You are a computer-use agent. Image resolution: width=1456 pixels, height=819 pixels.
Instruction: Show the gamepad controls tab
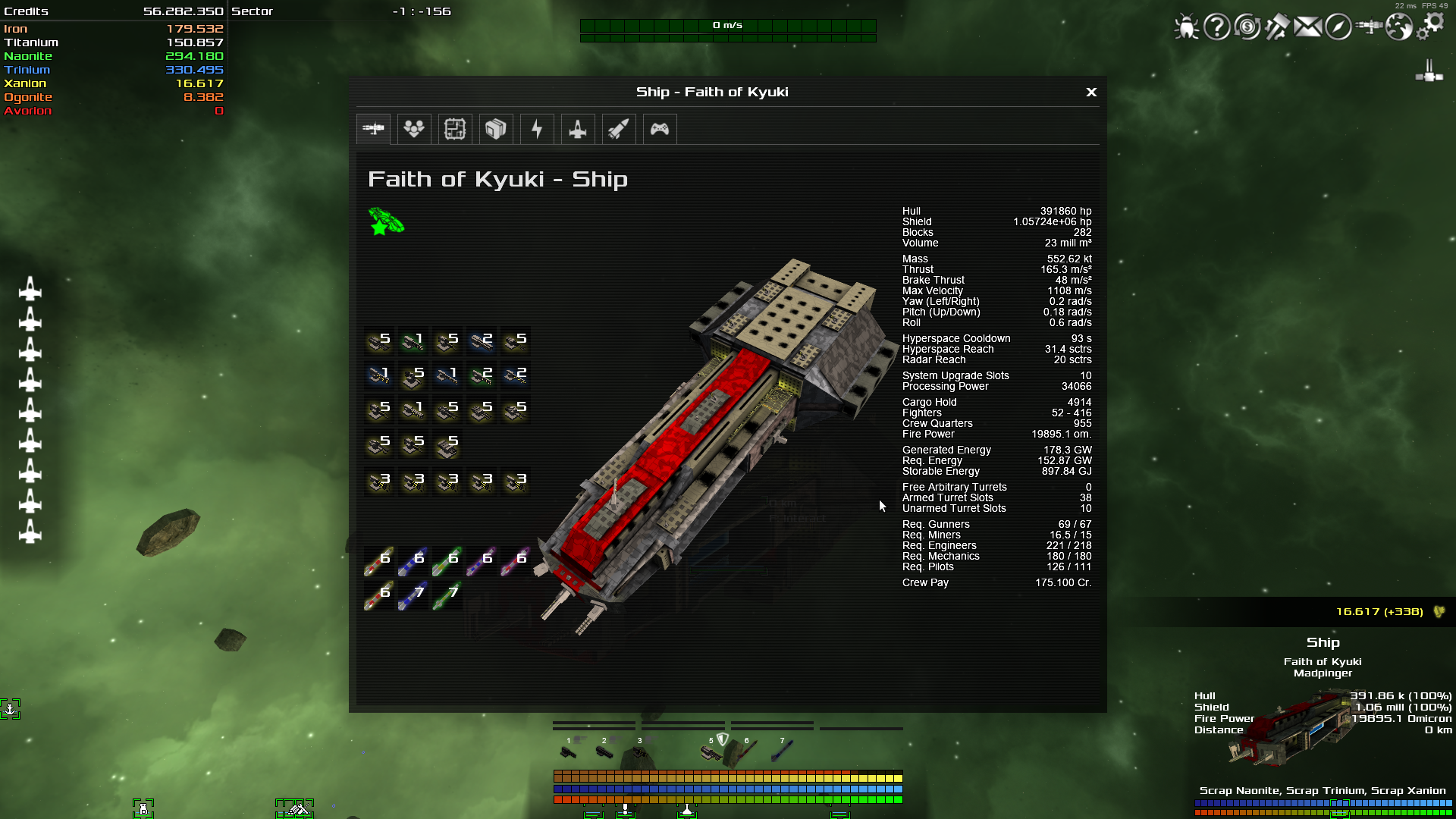[660, 129]
